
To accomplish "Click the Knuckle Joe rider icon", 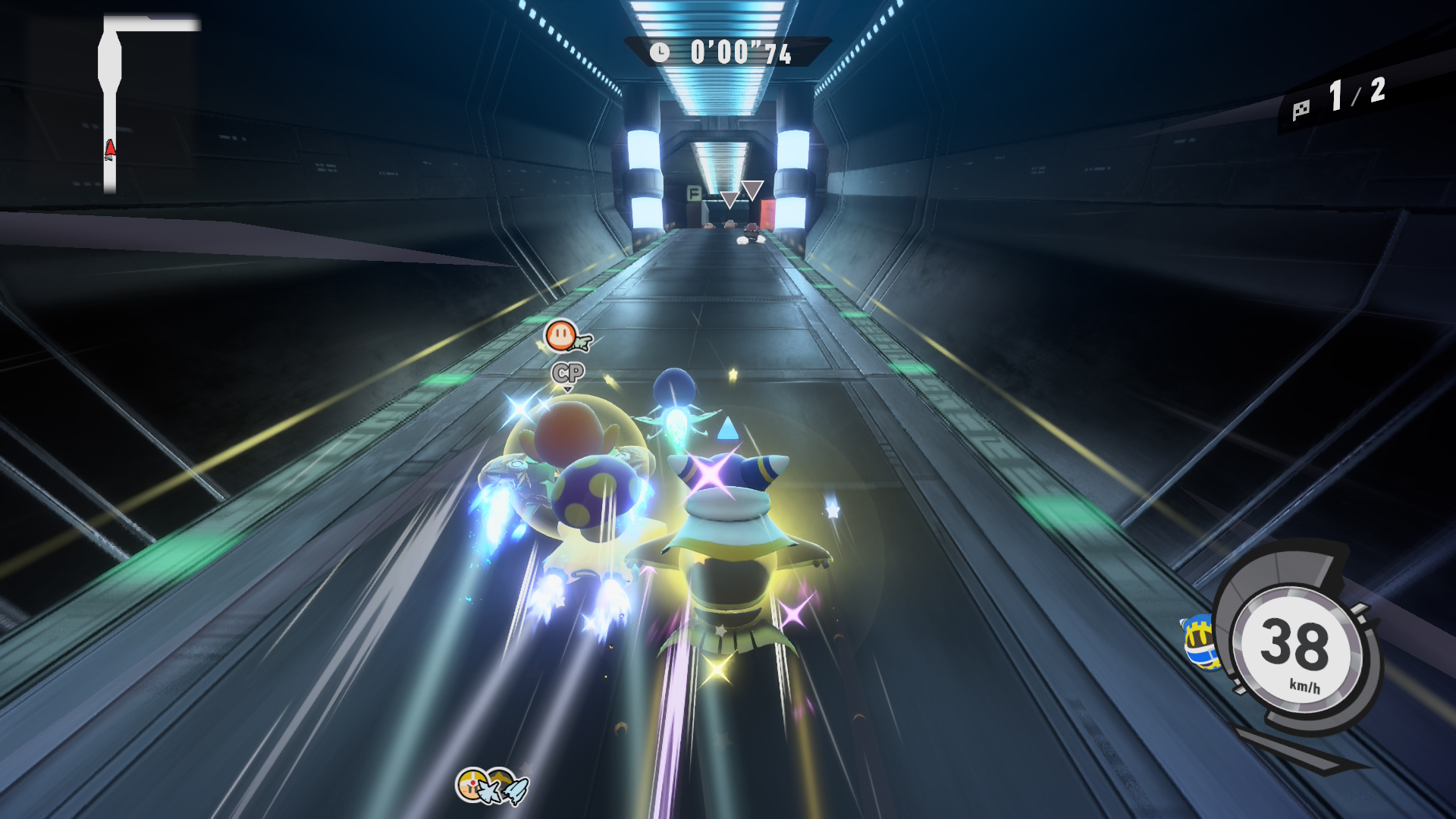I will click(472, 784).
